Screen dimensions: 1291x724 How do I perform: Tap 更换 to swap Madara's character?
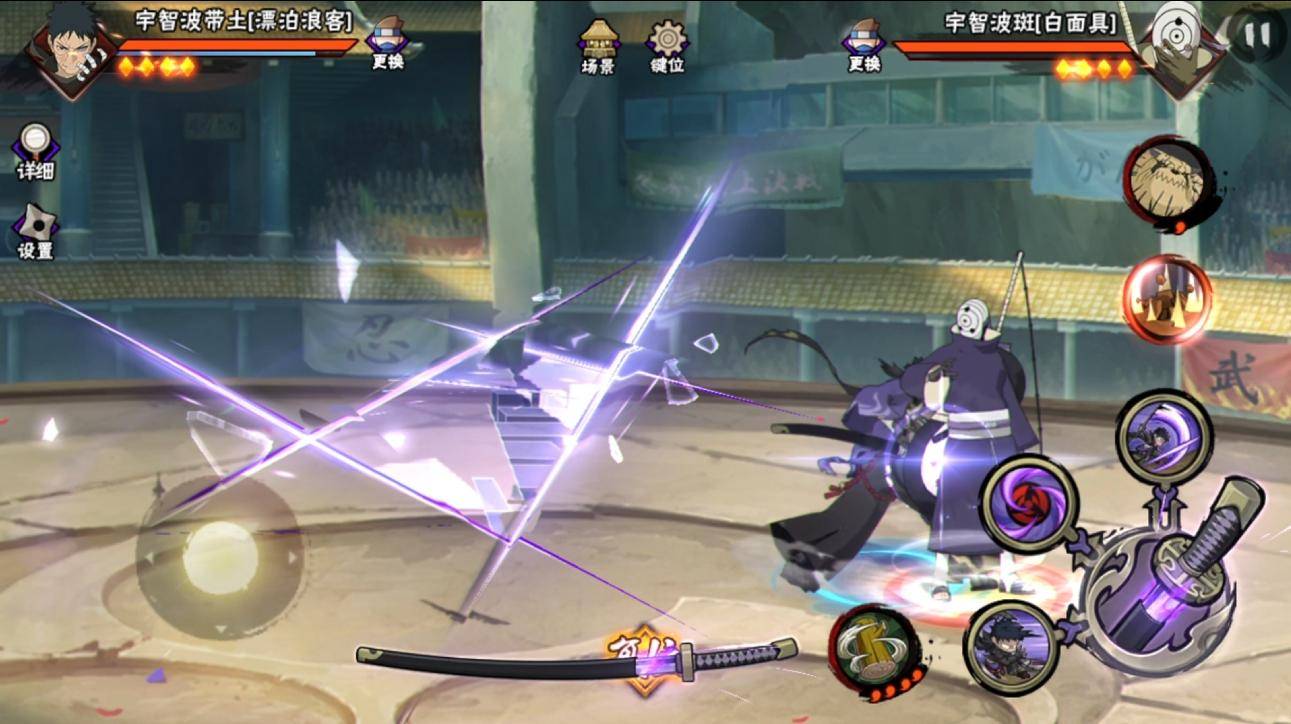click(x=863, y=44)
